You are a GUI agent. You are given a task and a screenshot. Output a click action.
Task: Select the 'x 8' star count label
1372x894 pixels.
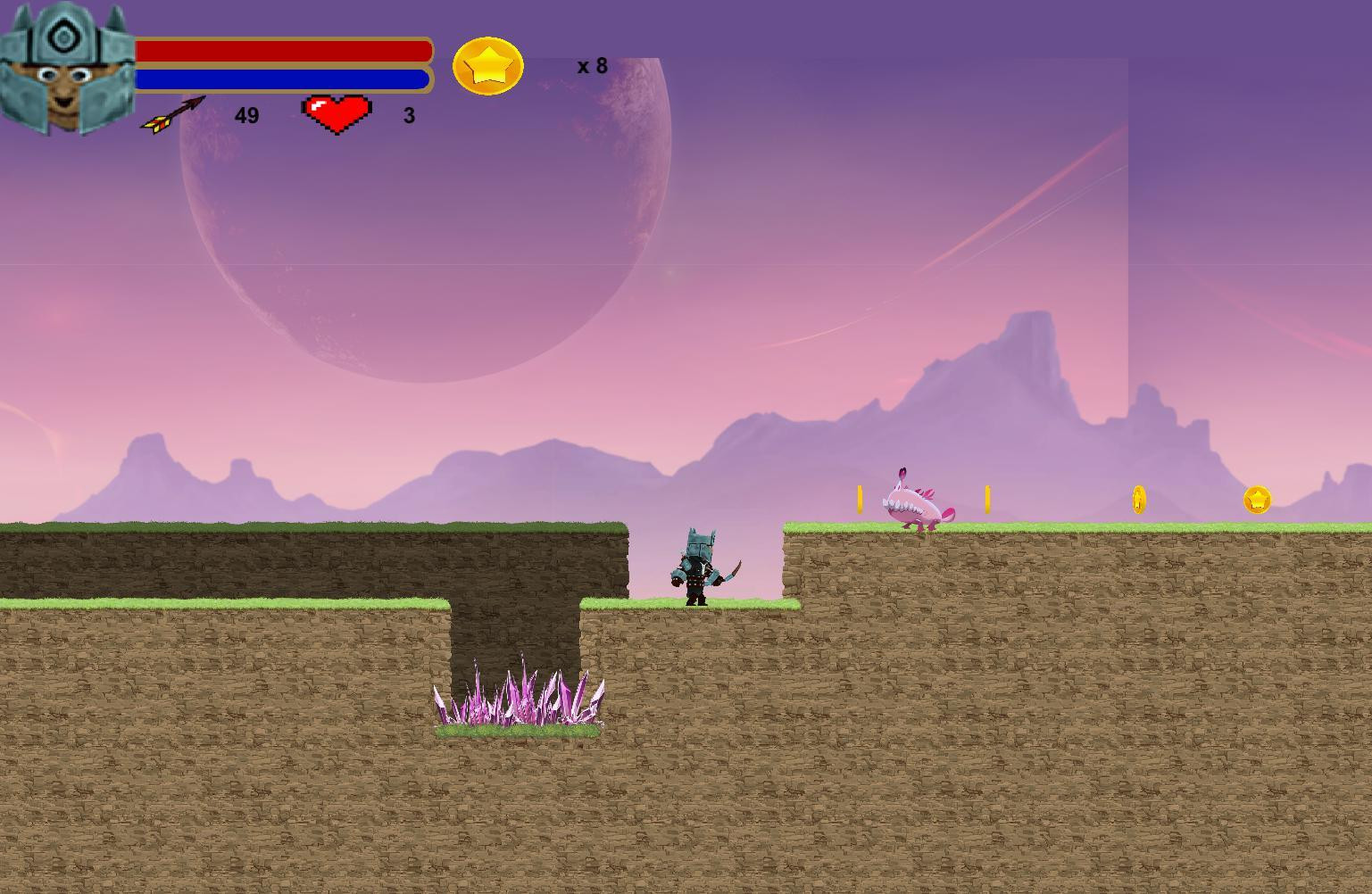tap(591, 64)
